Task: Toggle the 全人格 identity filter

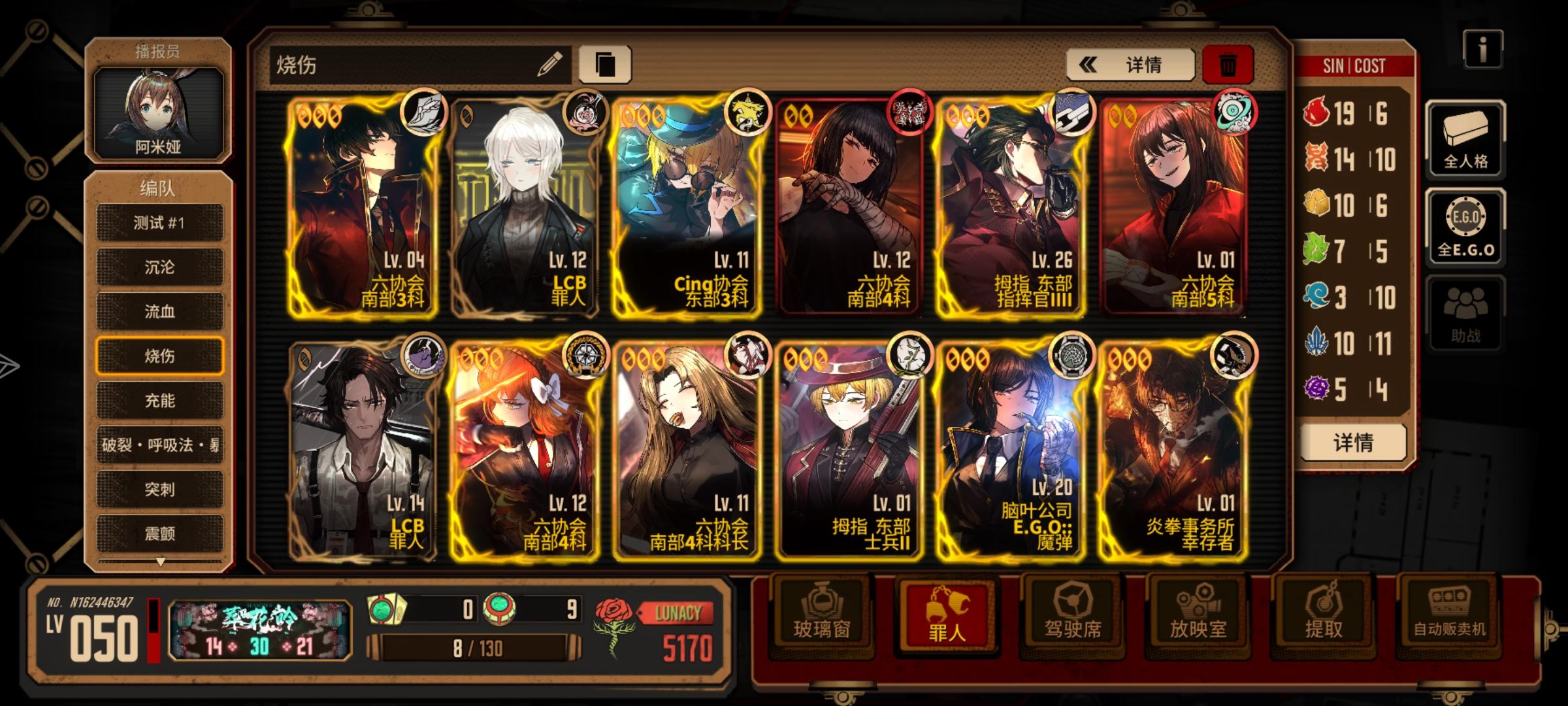Action: 1467,141
